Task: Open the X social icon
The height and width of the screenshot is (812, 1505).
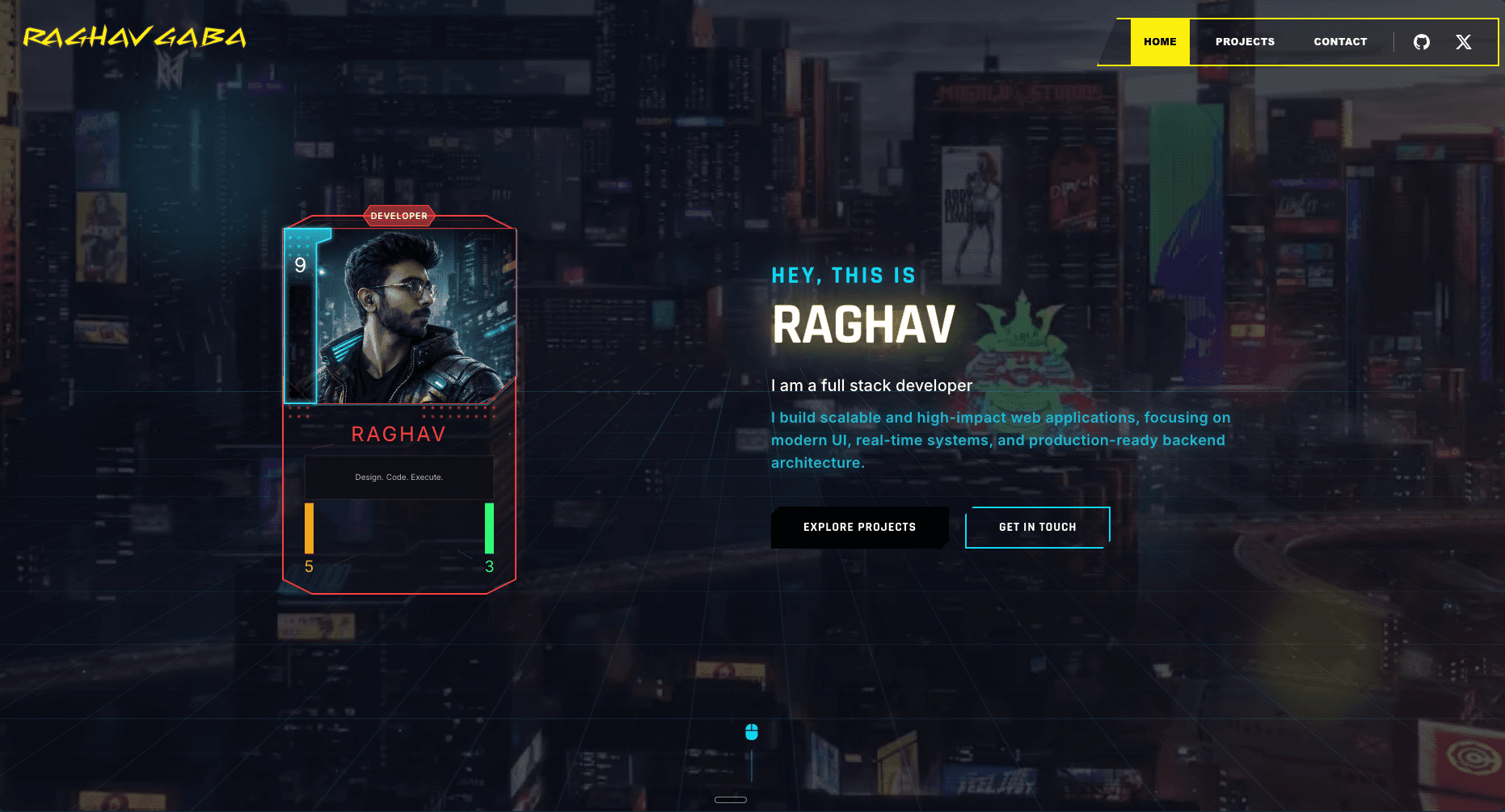Action: pos(1464,42)
